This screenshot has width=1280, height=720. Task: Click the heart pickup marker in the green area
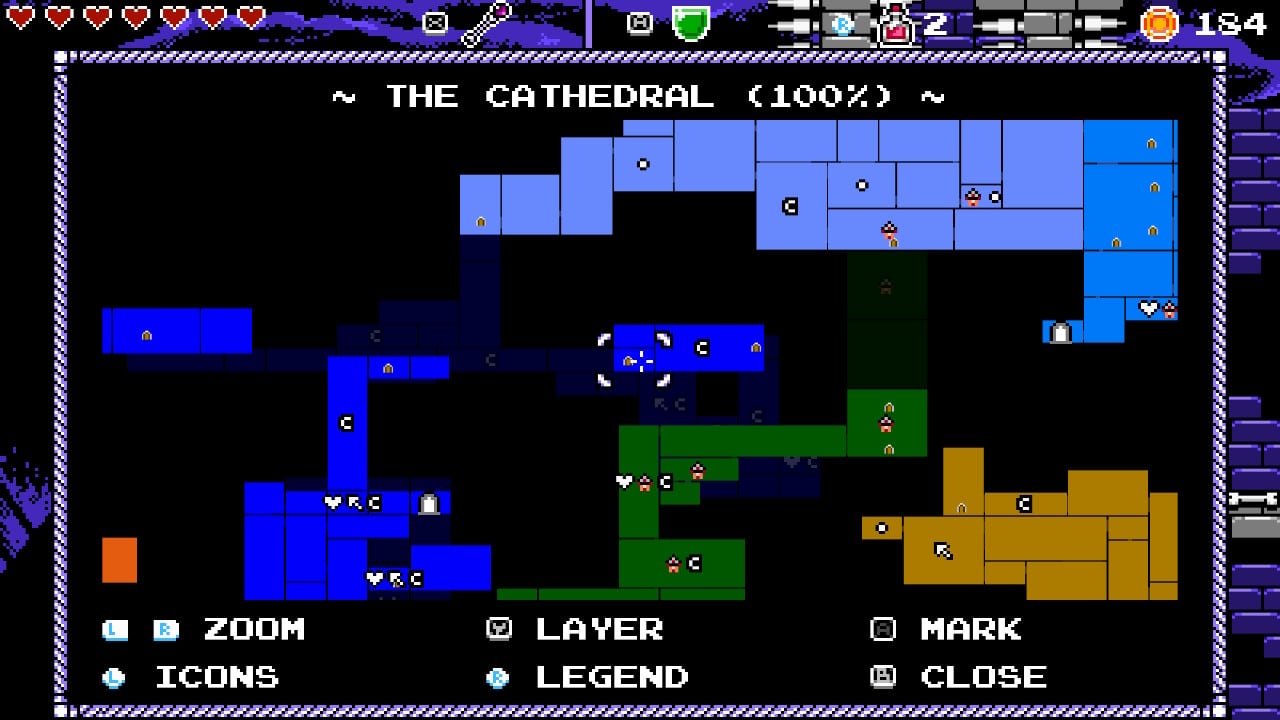click(x=624, y=480)
